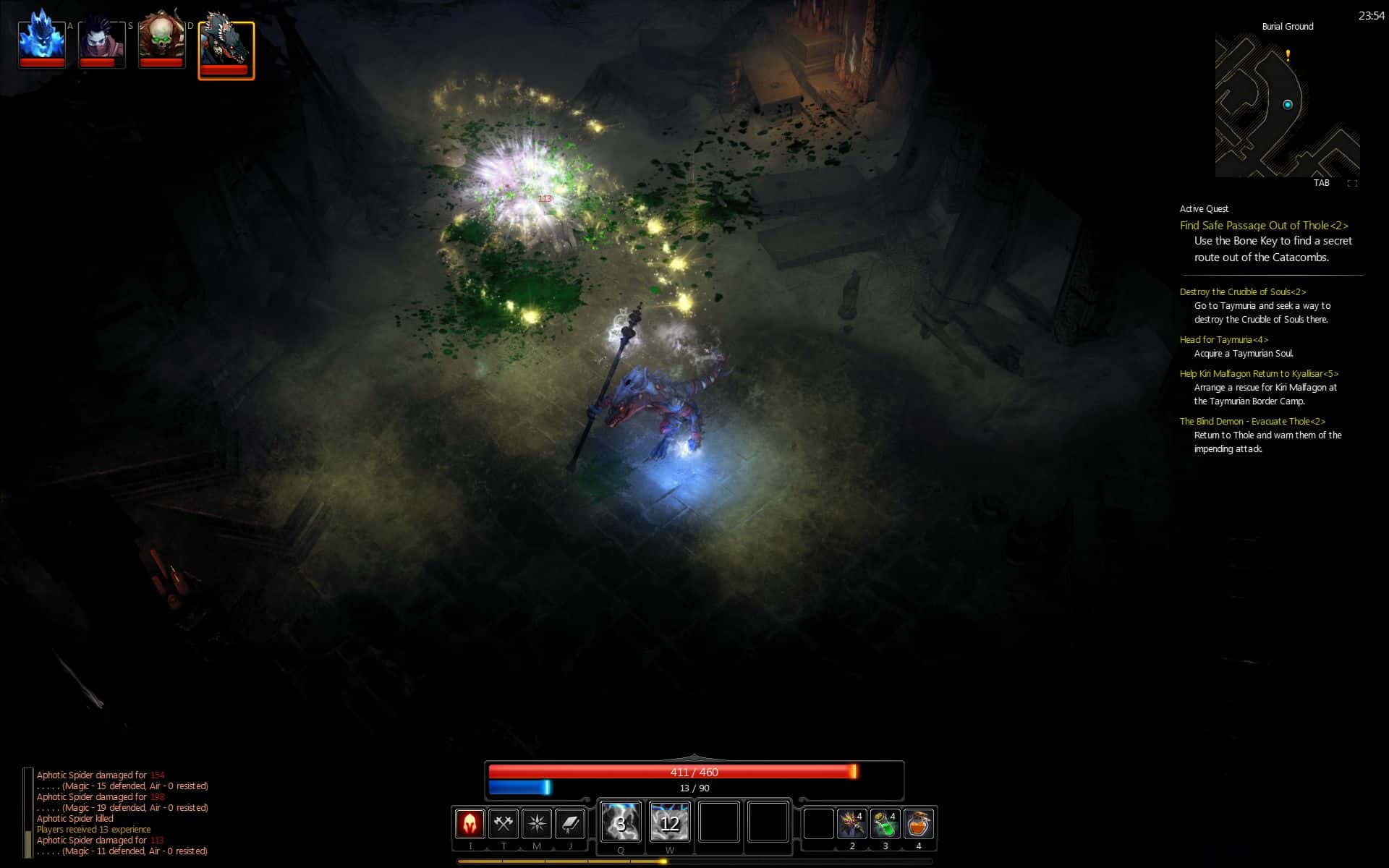Screen dimensions: 1389x868
Task: Click the yellow exclamation quest marker on minimap
Action: coord(1288,56)
